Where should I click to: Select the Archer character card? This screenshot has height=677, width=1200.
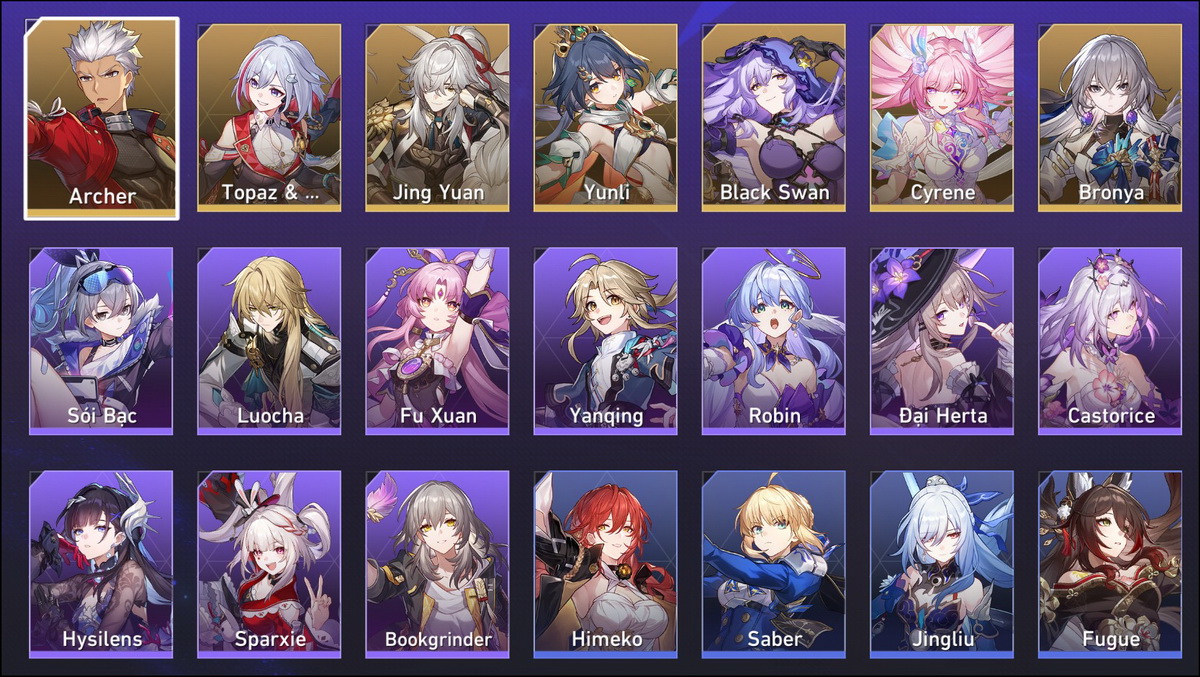(102, 118)
